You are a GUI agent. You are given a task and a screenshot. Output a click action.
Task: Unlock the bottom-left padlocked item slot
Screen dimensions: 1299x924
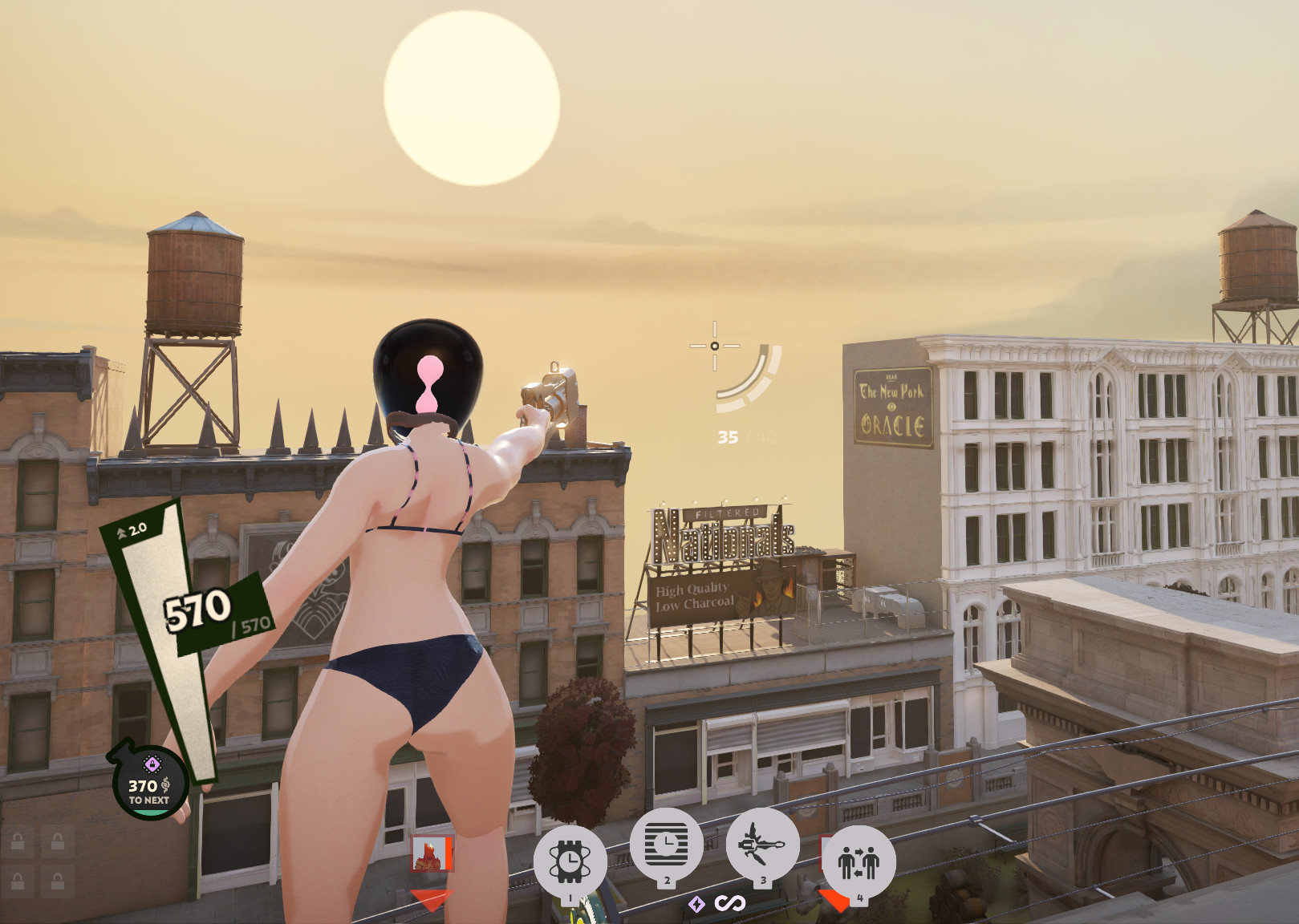pyautogui.click(x=18, y=881)
